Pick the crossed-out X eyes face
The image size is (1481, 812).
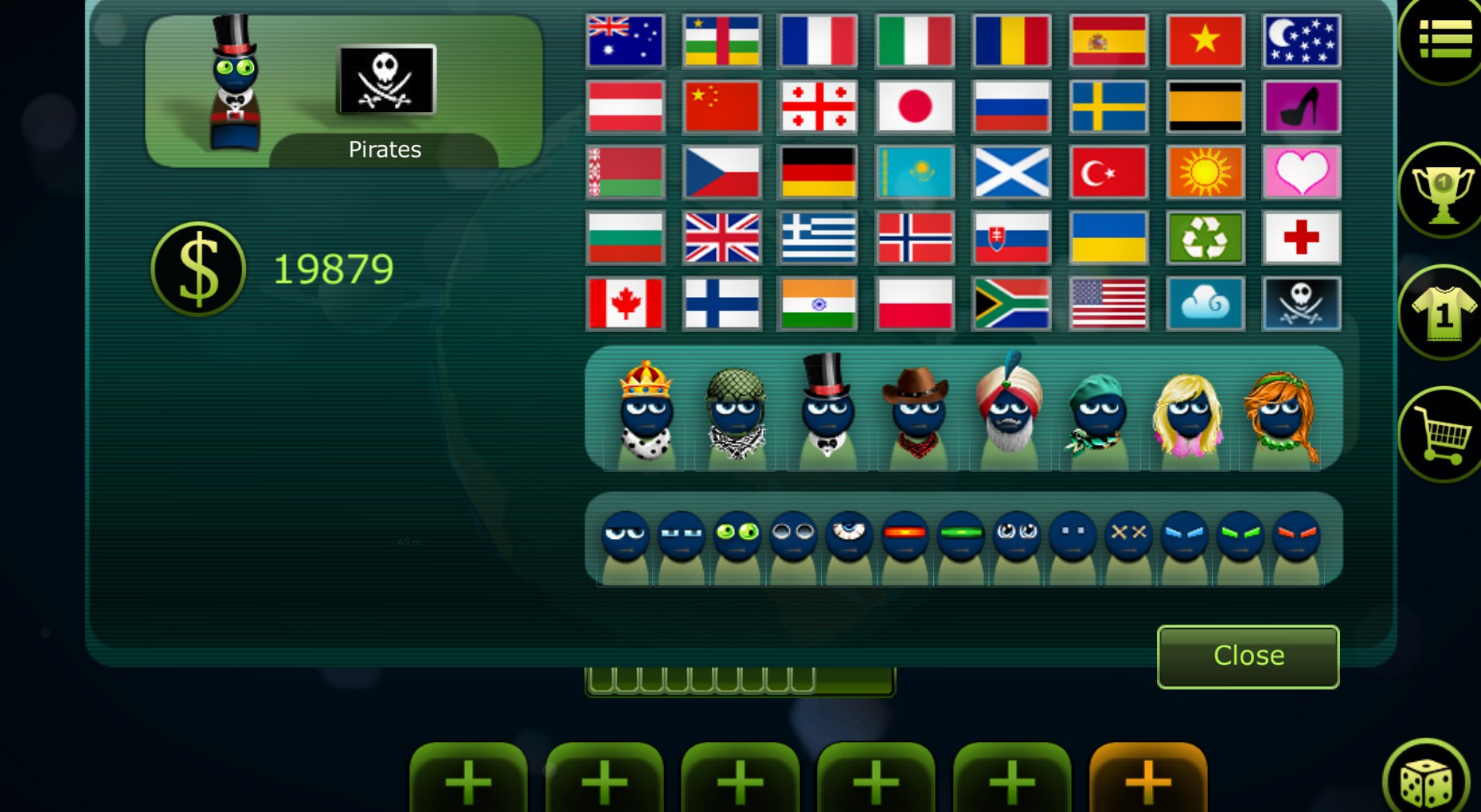click(1128, 533)
